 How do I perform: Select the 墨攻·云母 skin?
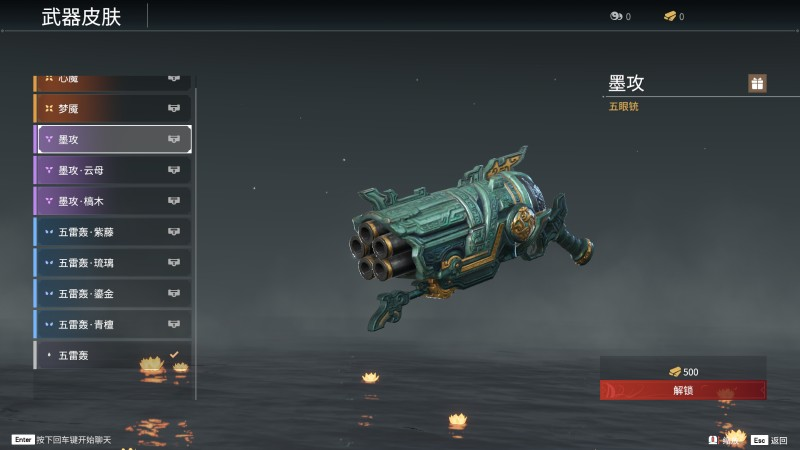pyautogui.click(x=113, y=170)
